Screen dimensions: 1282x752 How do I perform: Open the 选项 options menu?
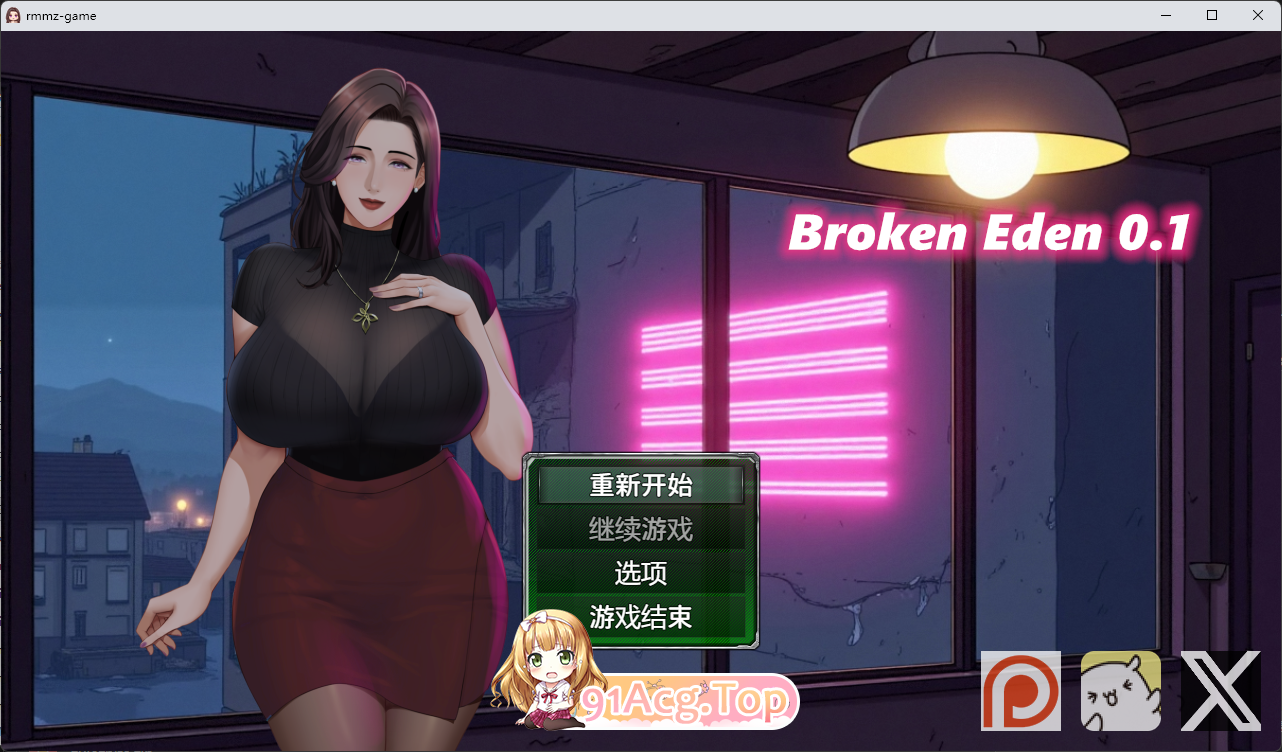[640, 574]
